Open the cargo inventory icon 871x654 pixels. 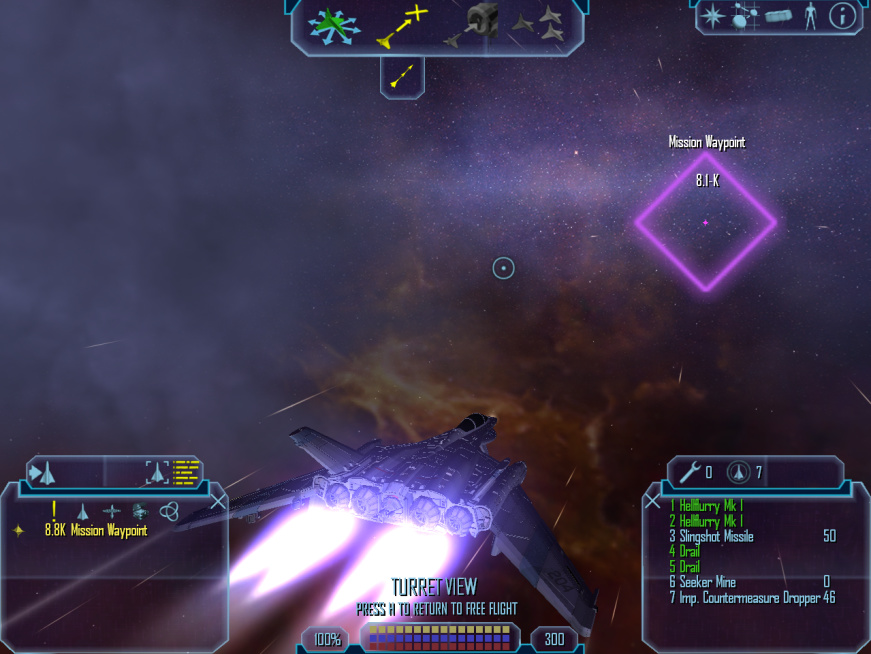(778, 16)
